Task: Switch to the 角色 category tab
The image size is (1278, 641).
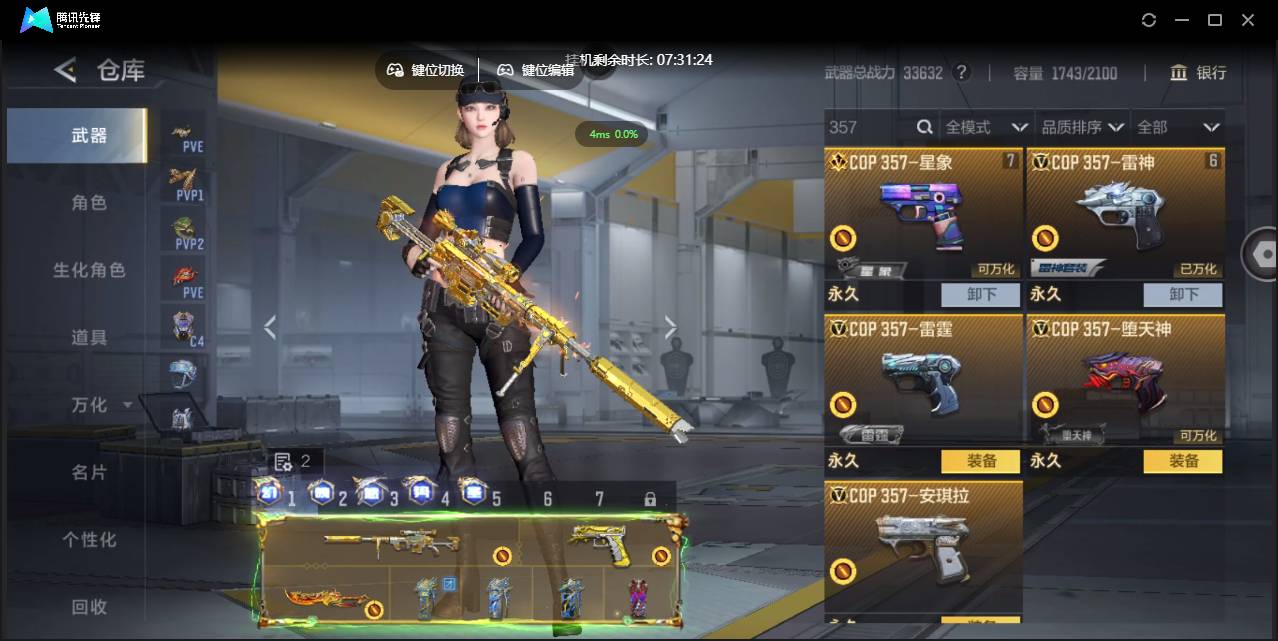Action: (x=89, y=203)
